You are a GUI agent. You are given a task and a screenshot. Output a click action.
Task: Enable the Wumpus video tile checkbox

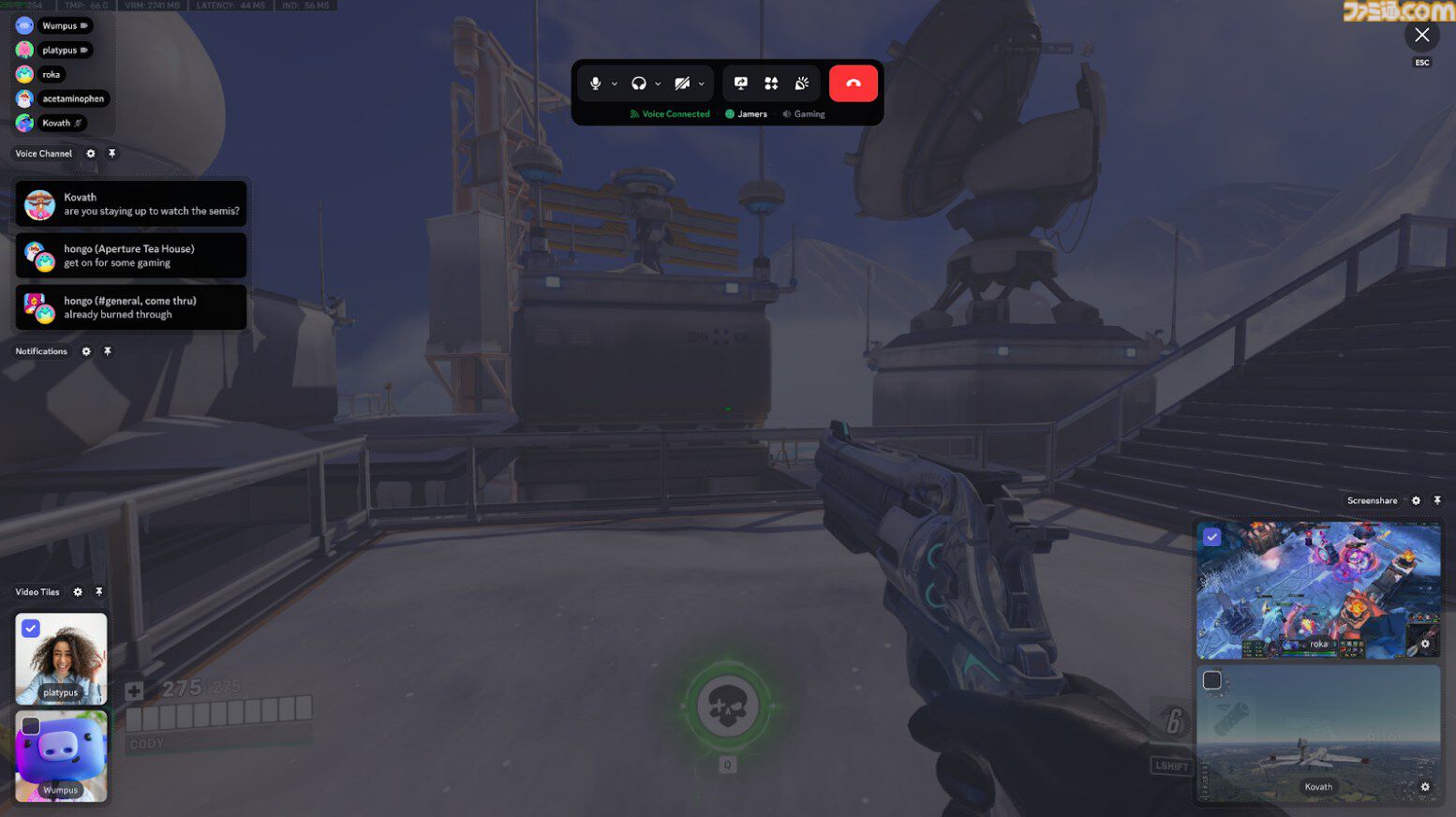31,725
